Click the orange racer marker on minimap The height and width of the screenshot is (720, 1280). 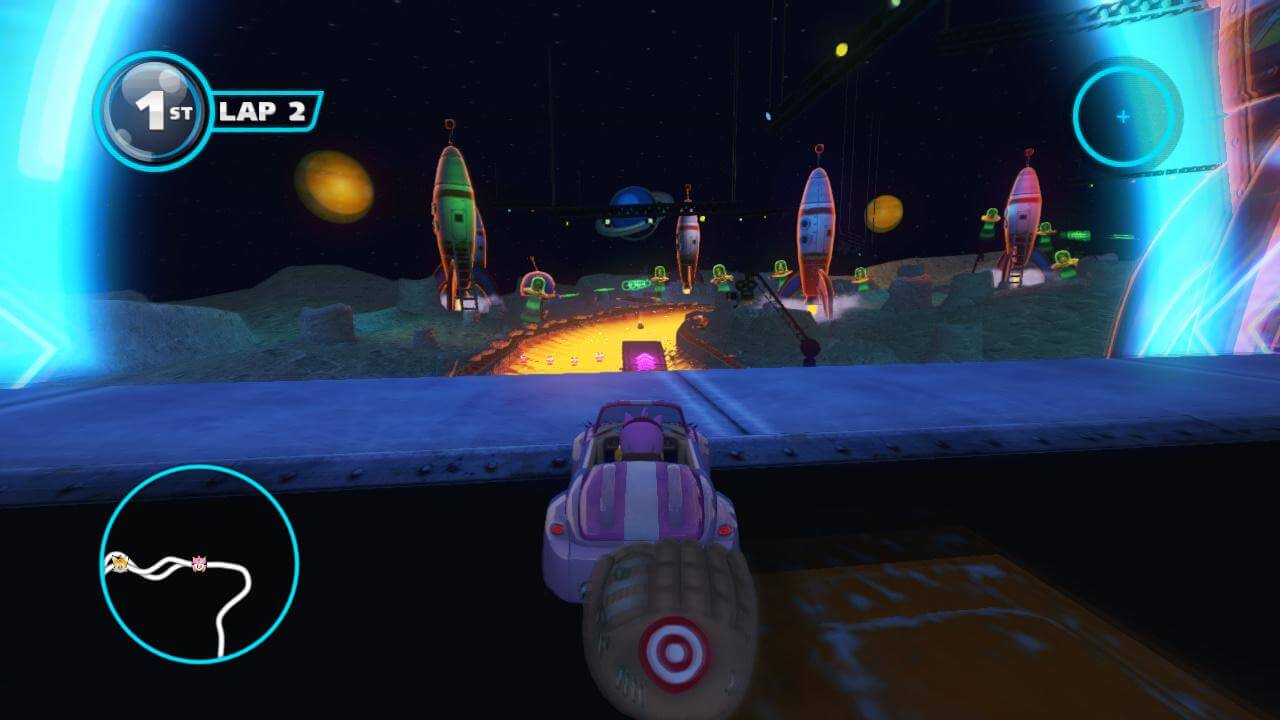[x=118, y=563]
